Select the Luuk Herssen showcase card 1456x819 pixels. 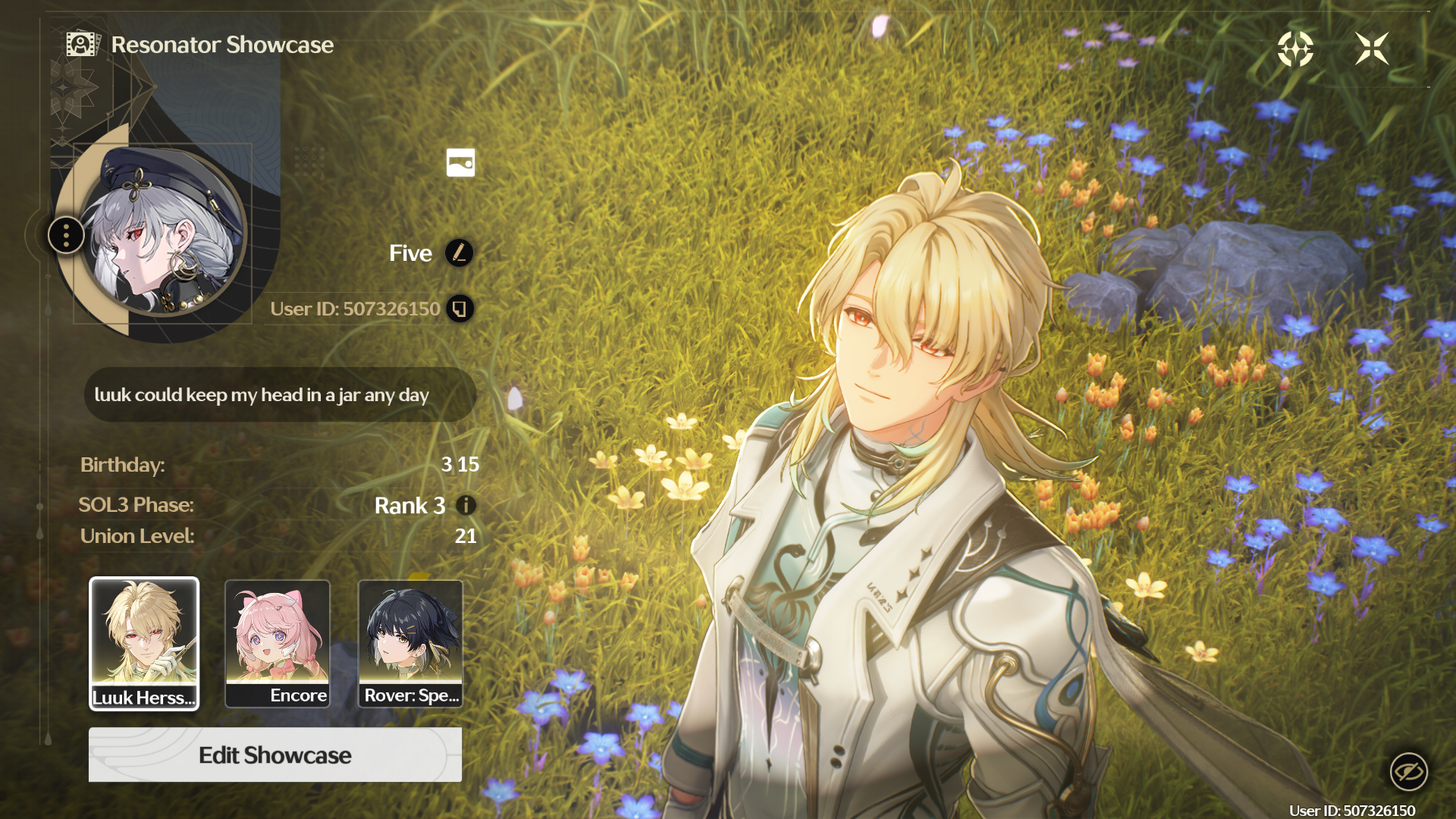tap(144, 643)
